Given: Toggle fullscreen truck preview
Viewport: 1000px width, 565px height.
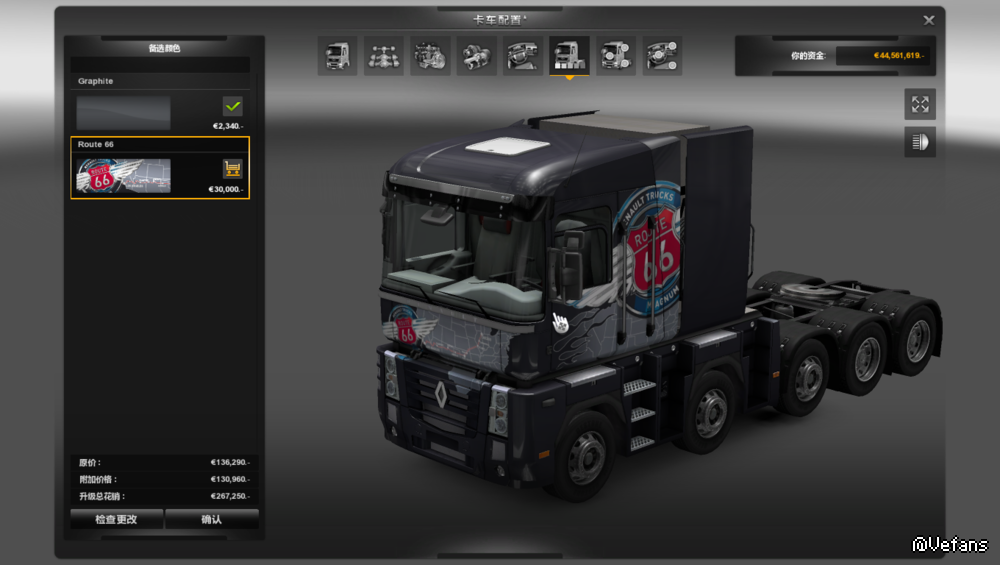Looking at the screenshot, I should [920, 104].
